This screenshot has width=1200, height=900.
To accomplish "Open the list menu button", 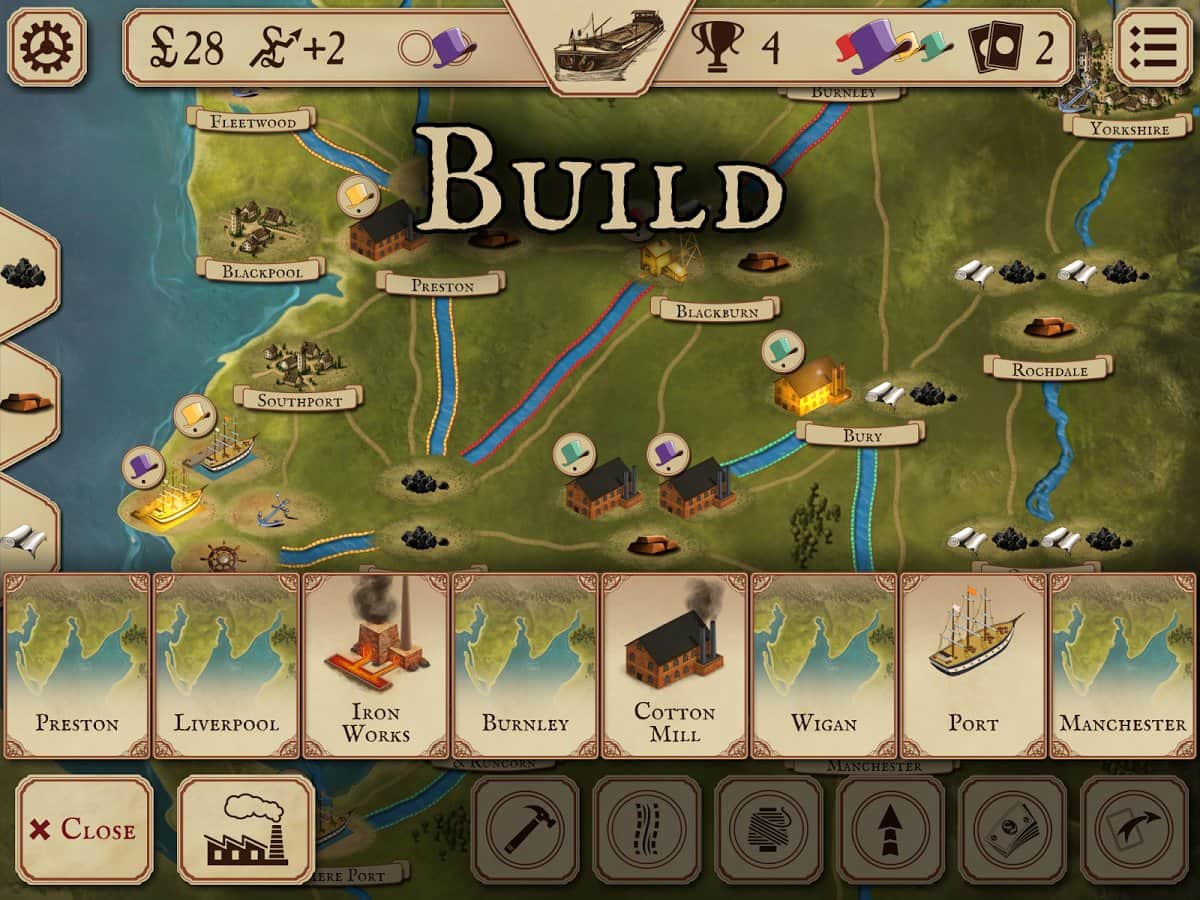I will click(x=1153, y=46).
